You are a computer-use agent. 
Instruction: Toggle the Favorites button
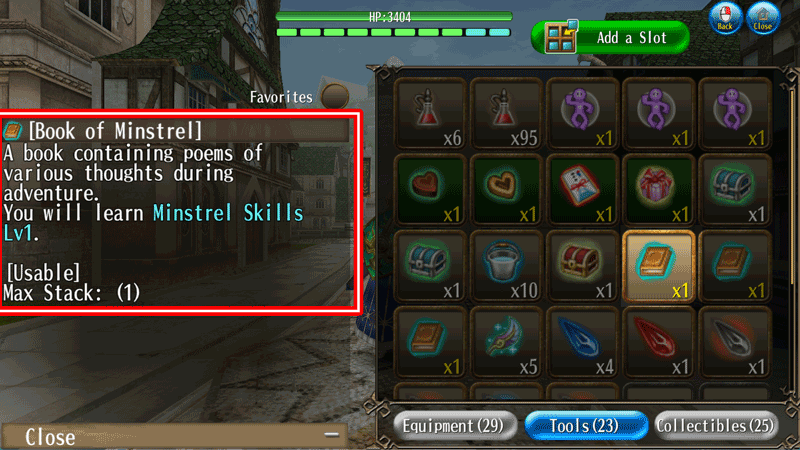pyautogui.click(x=331, y=97)
